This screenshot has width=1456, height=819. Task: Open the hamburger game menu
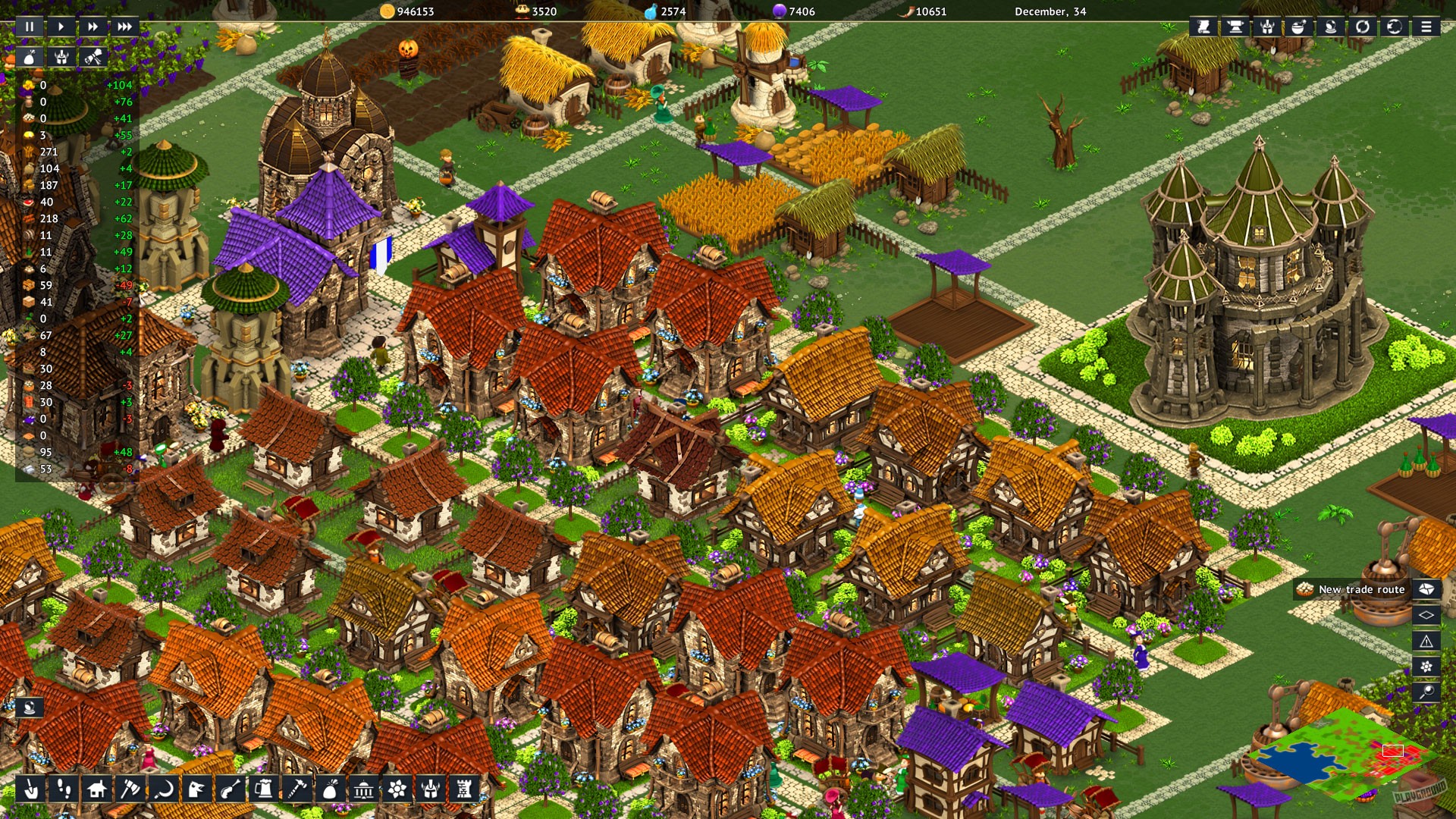pos(1426,27)
